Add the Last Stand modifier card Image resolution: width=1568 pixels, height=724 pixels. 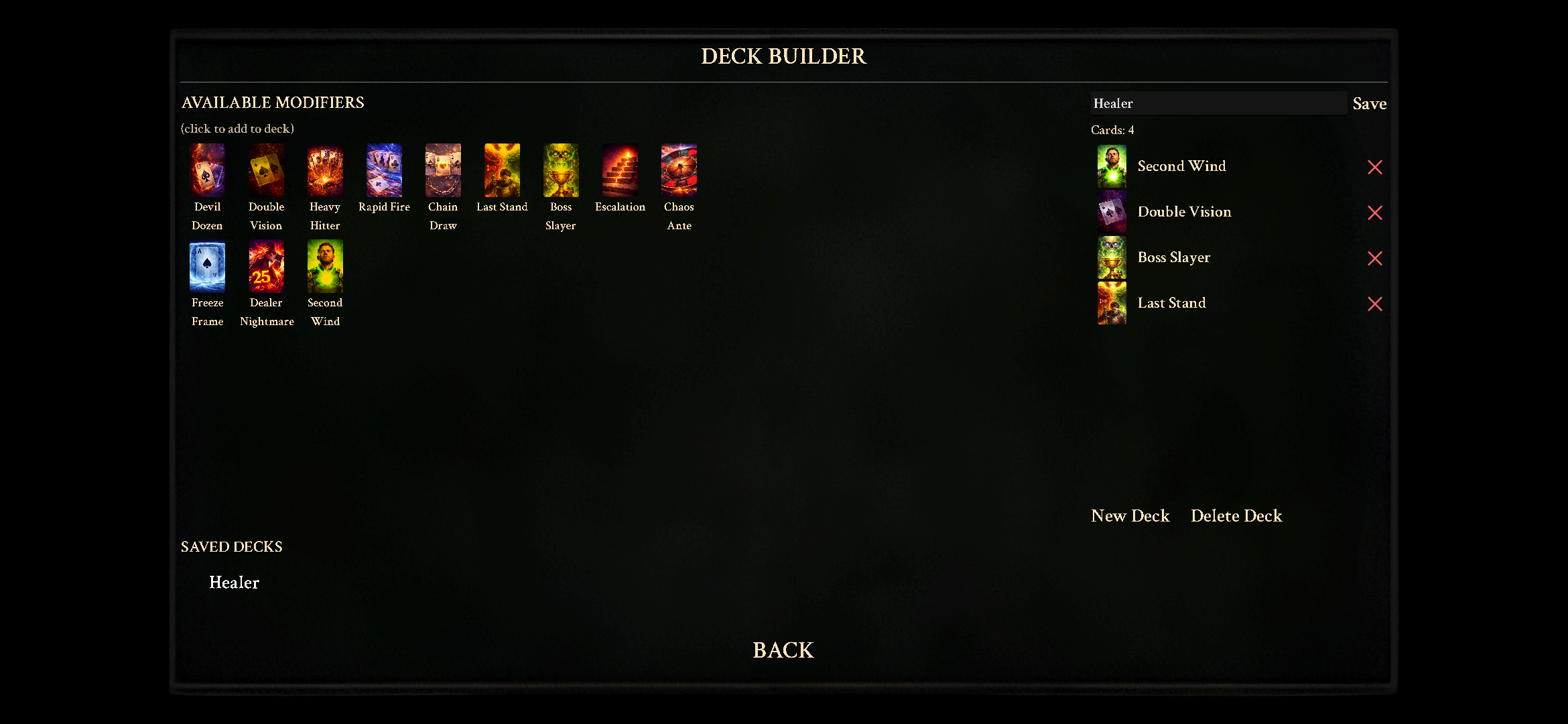(x=501, y=170)
